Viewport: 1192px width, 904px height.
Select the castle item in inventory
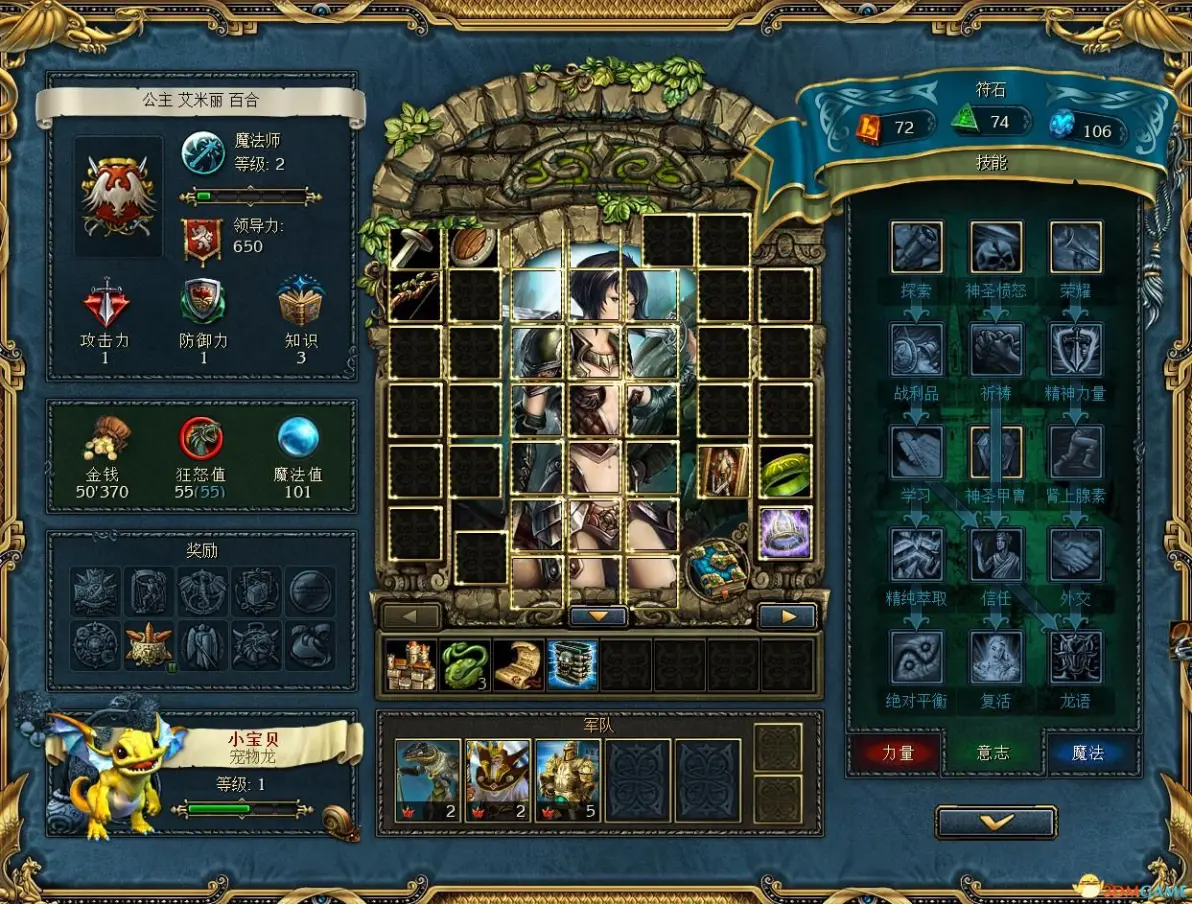411,665
